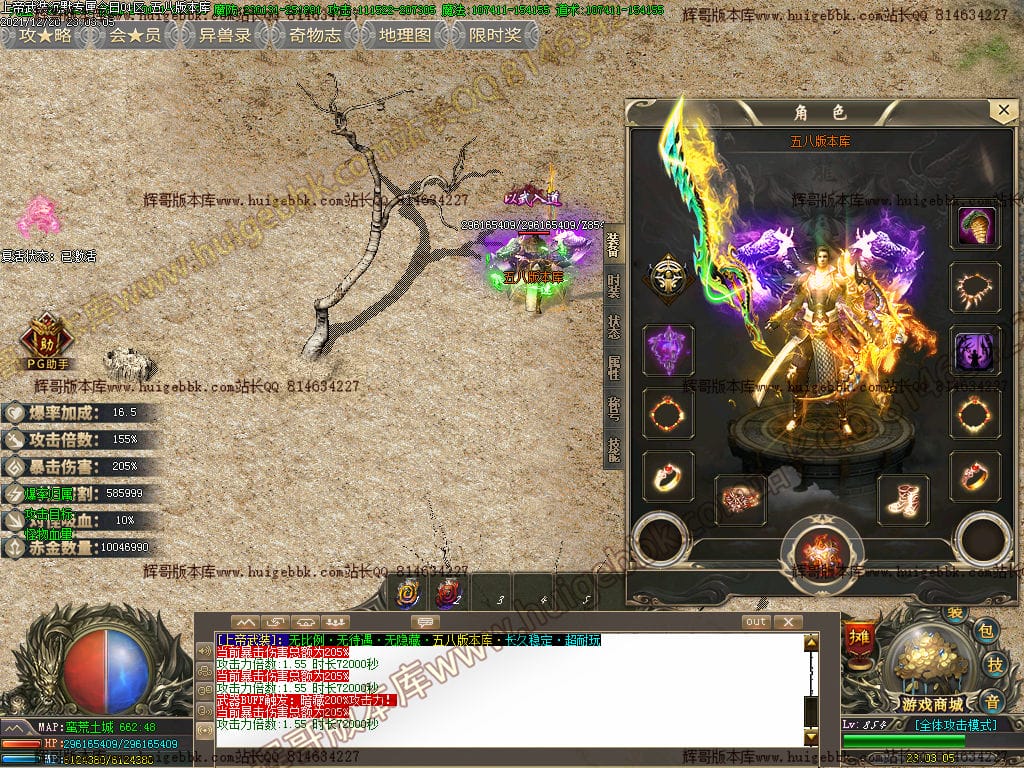
Task: Close the 角色 character panel
Action: click(1002, 110)
